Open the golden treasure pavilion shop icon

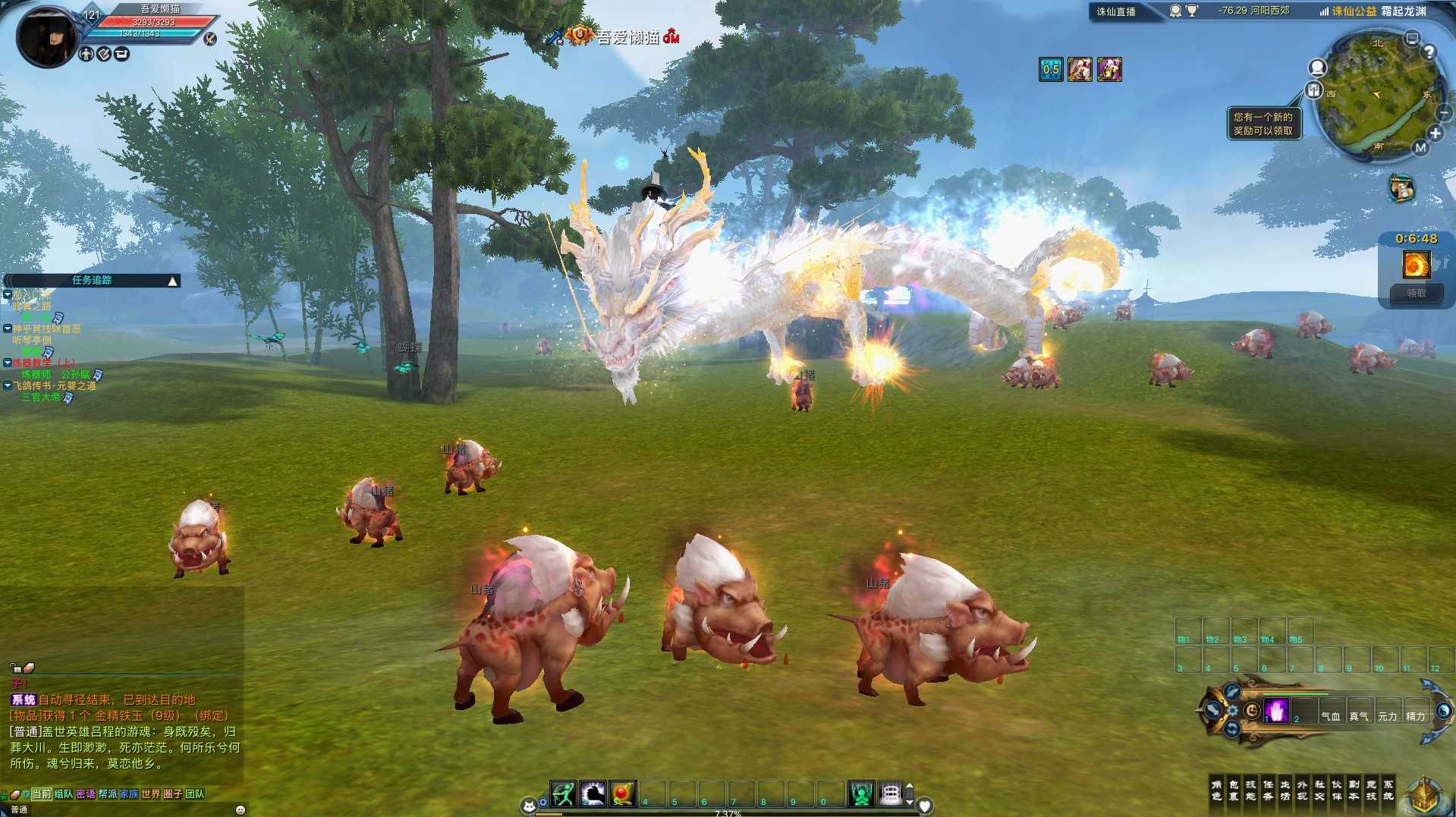(1423, 795)
